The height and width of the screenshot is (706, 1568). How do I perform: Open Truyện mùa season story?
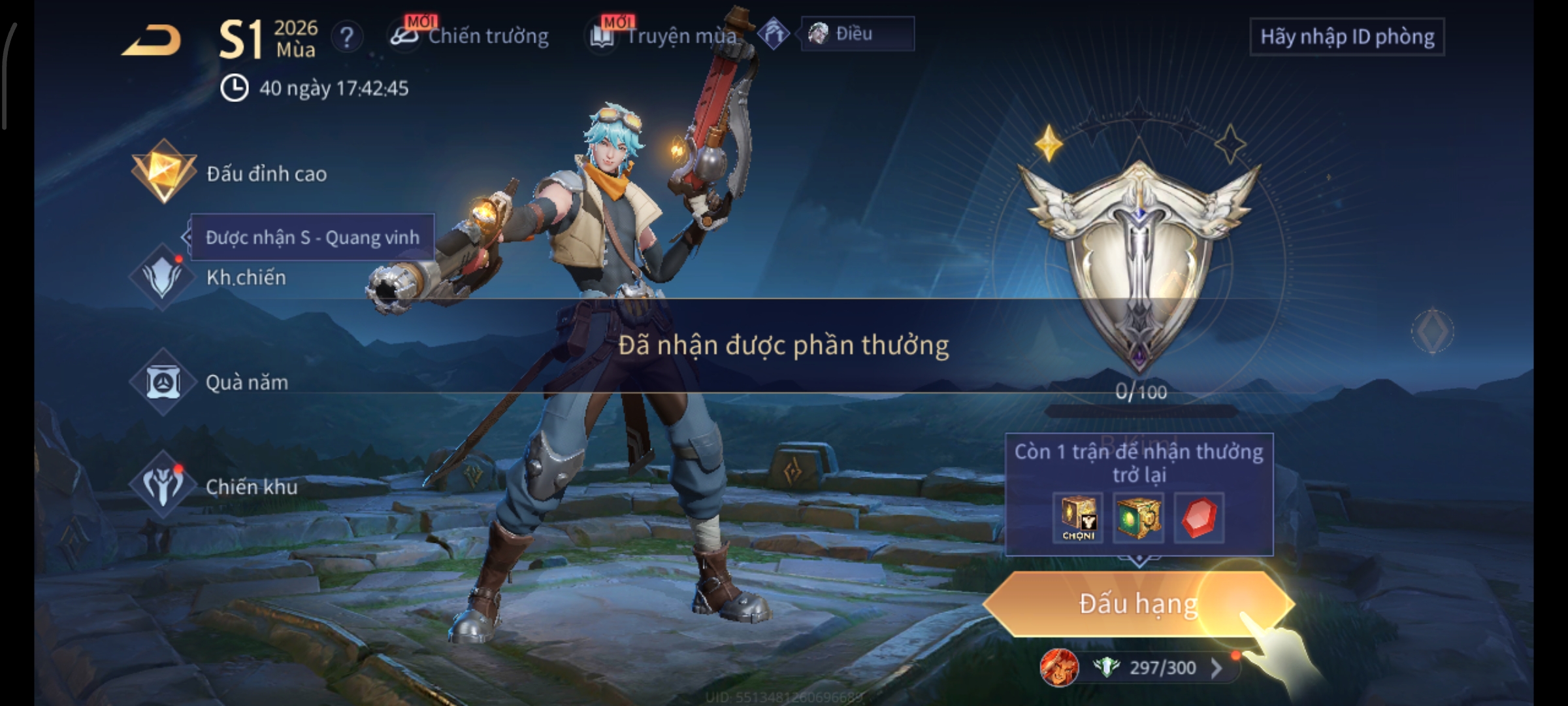click(x=665, y=36)
